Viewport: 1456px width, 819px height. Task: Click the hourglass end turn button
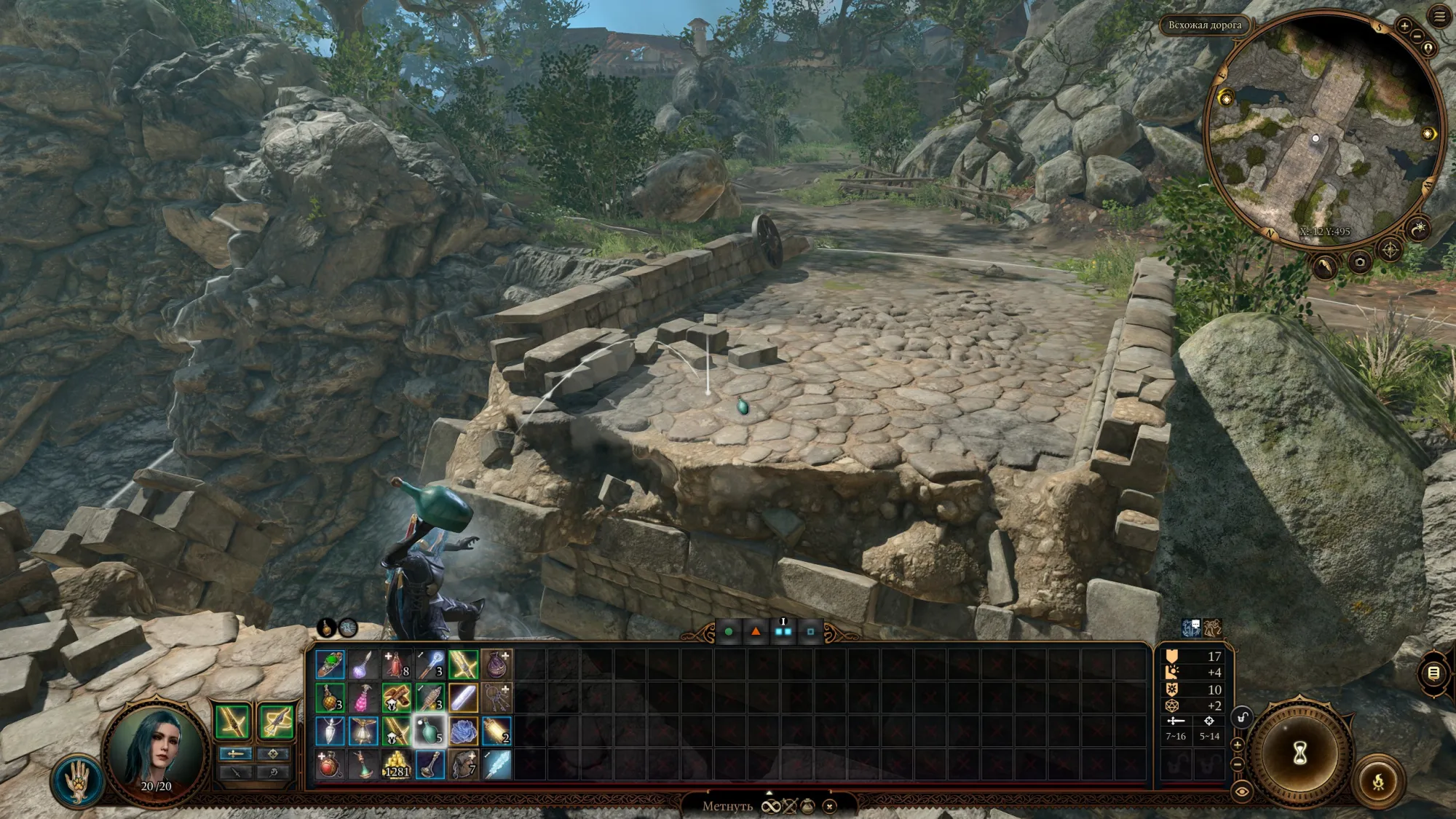coord(1300,753)
